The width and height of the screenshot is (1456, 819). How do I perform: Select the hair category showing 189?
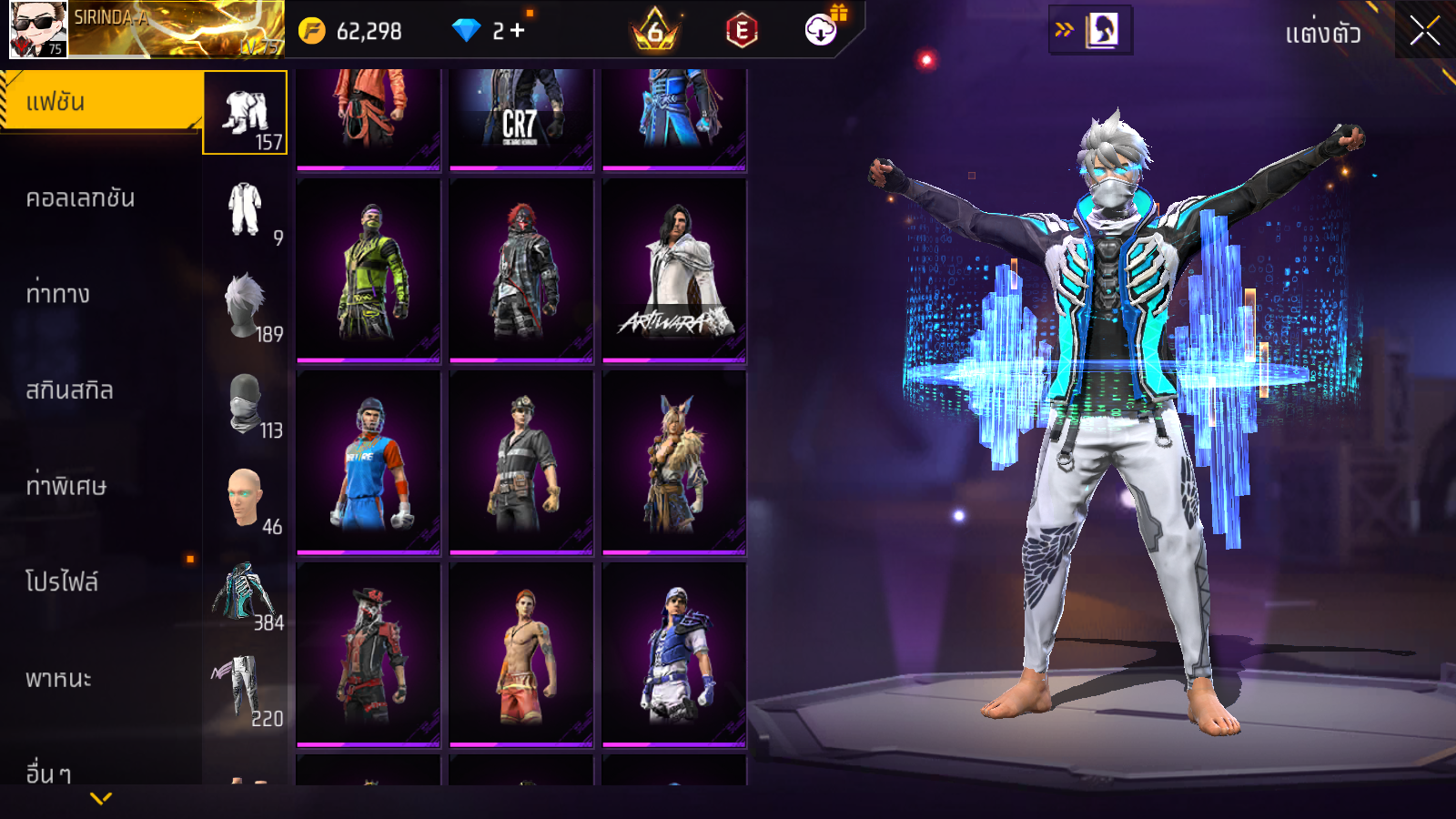point(245,306)
